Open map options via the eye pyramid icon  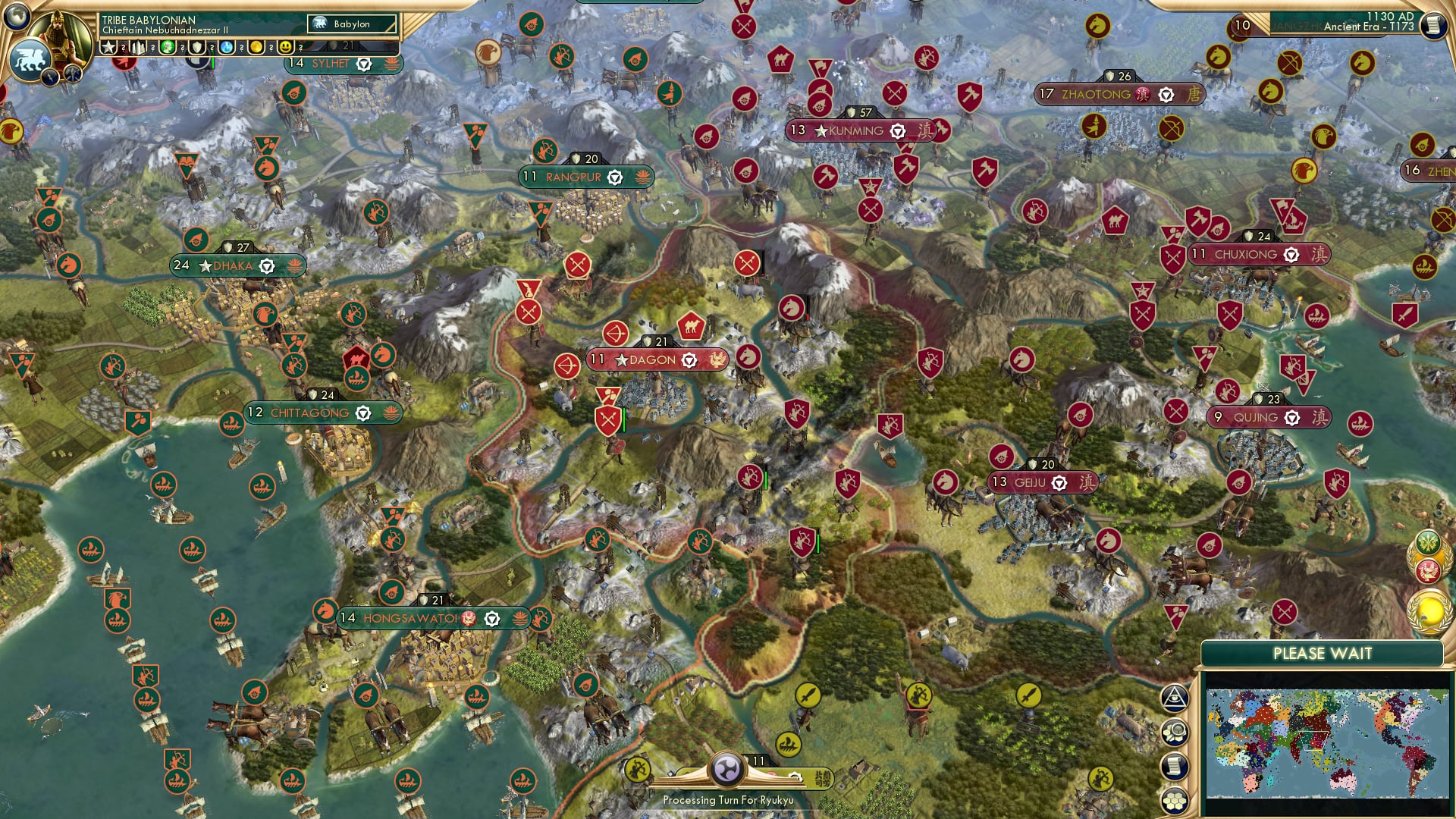pos(1175,698)
